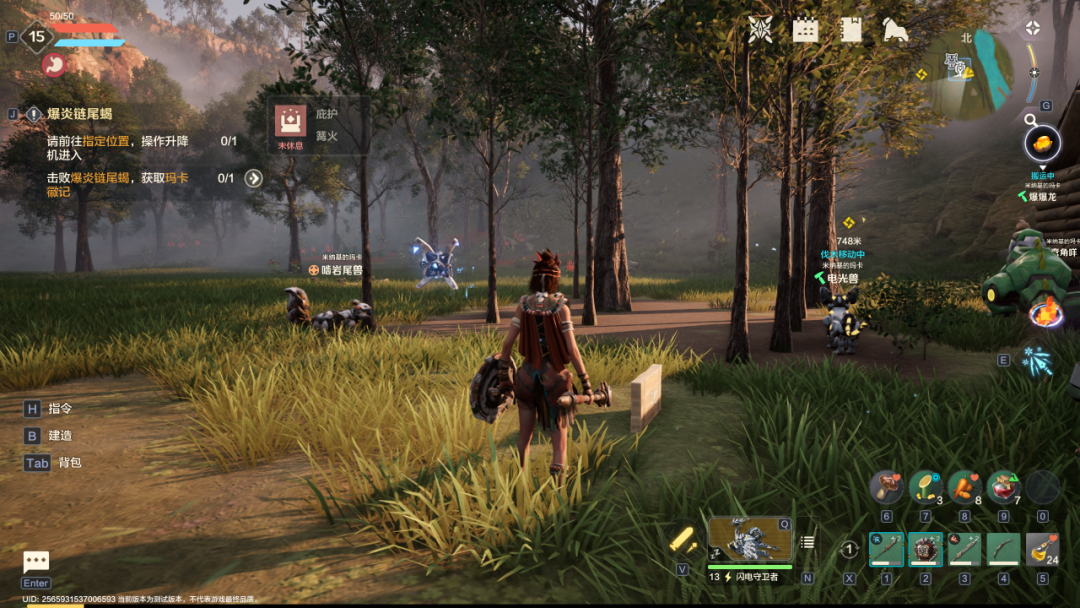Click the red stomach hunger status icon
The width and height of the screenshot is (1080, 608).
tap(53, 65)
